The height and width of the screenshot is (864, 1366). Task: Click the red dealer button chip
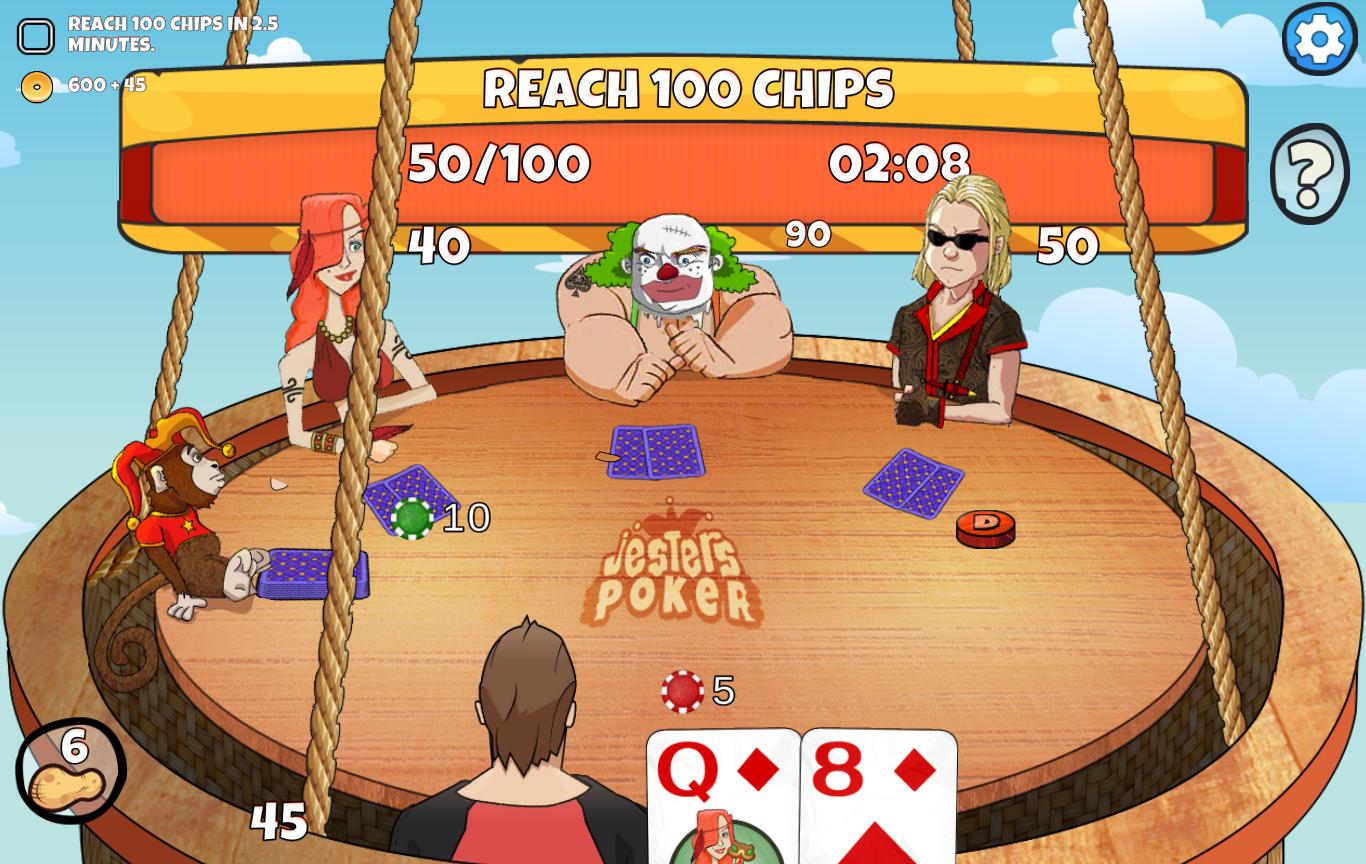(x=984, y=527)
